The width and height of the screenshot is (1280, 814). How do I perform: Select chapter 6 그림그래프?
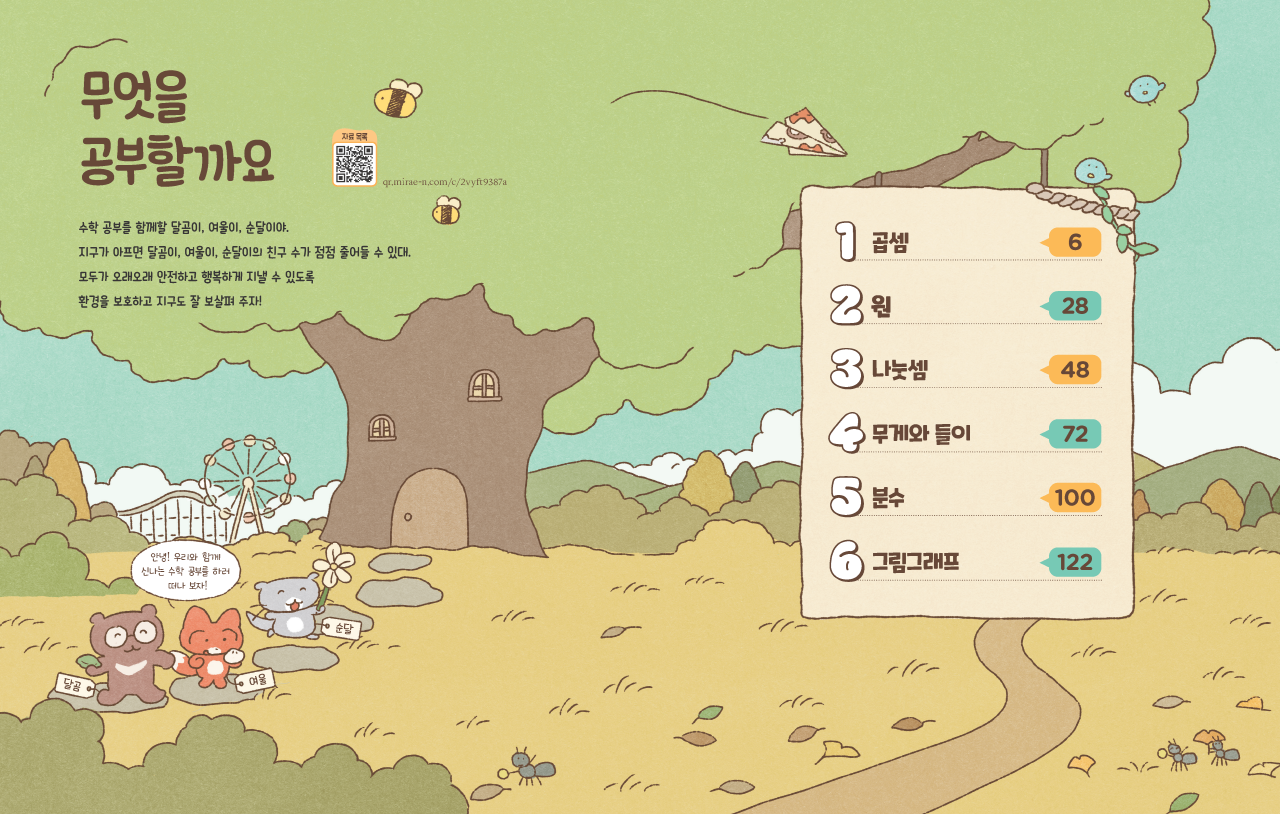coord(915,562)
